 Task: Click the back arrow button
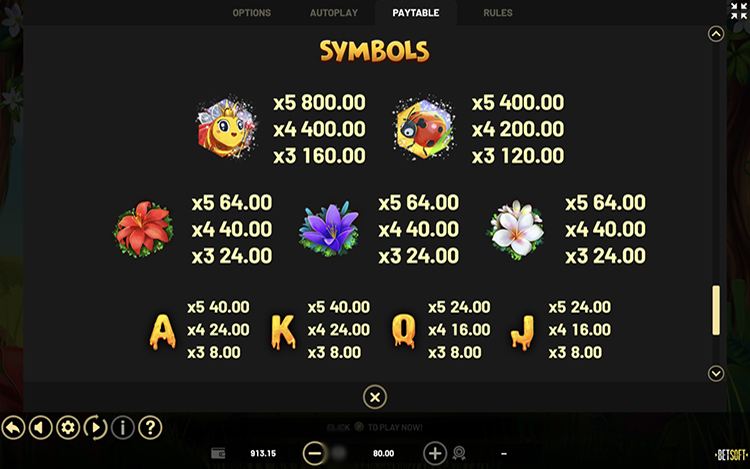(x=13, y=428)
